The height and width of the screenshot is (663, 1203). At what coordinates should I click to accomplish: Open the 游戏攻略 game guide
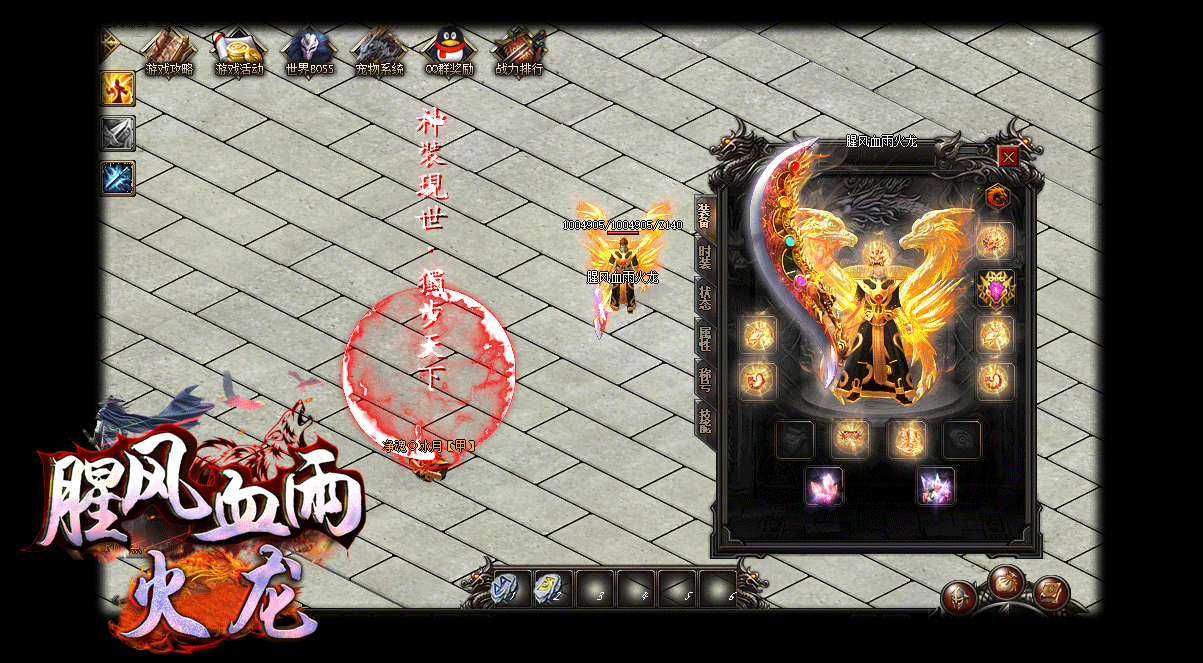point(168,52)
